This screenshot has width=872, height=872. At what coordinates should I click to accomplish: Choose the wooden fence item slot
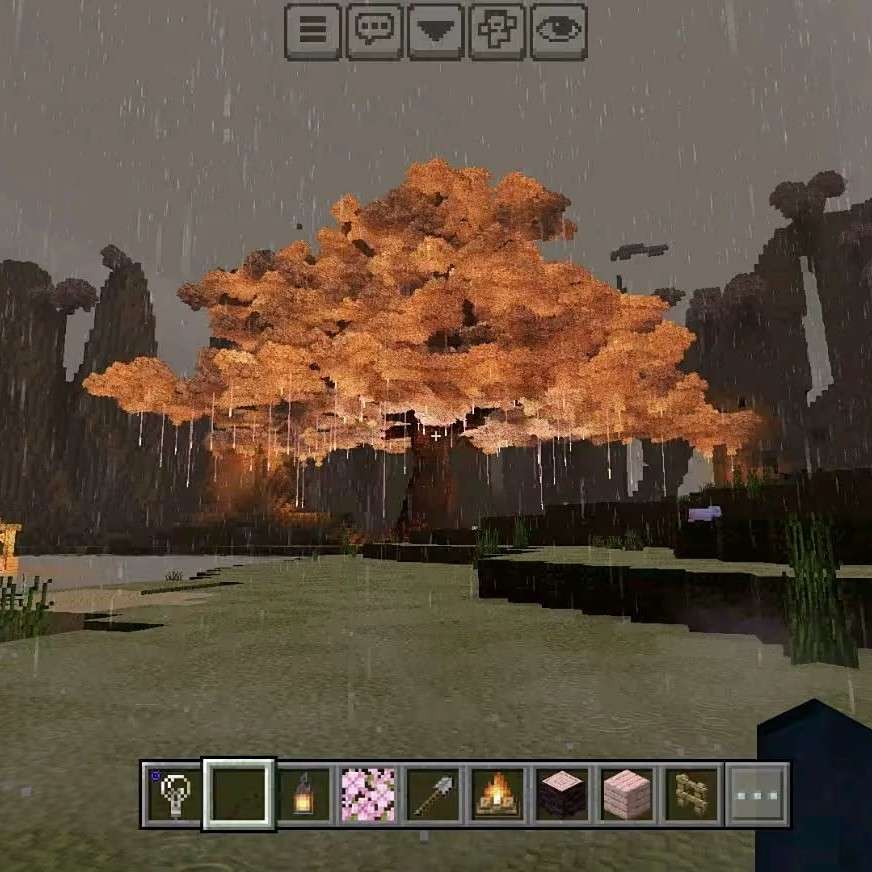(x=692, y=795)
